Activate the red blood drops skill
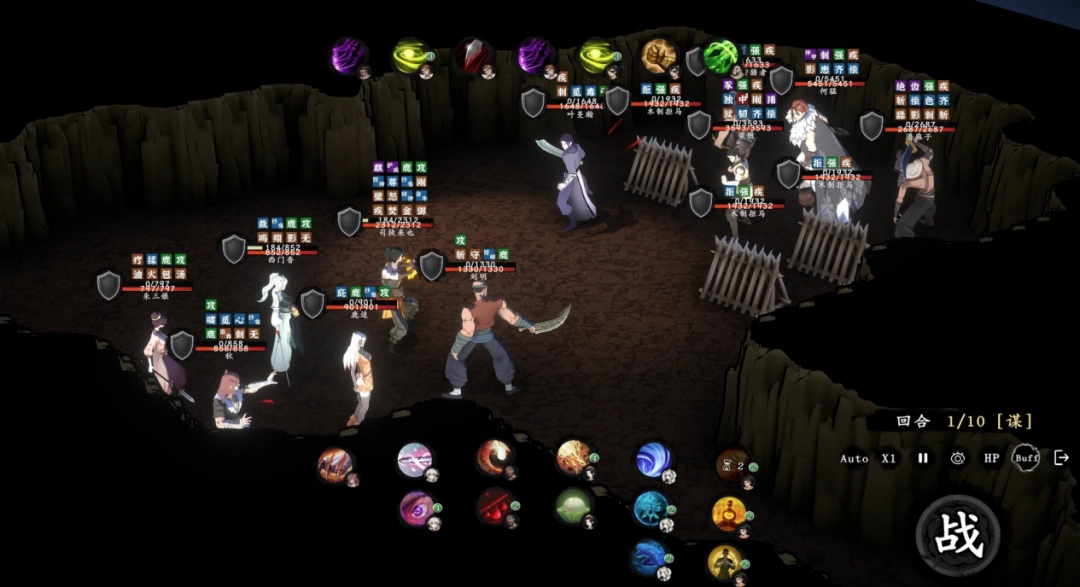 tap(494, 505)
